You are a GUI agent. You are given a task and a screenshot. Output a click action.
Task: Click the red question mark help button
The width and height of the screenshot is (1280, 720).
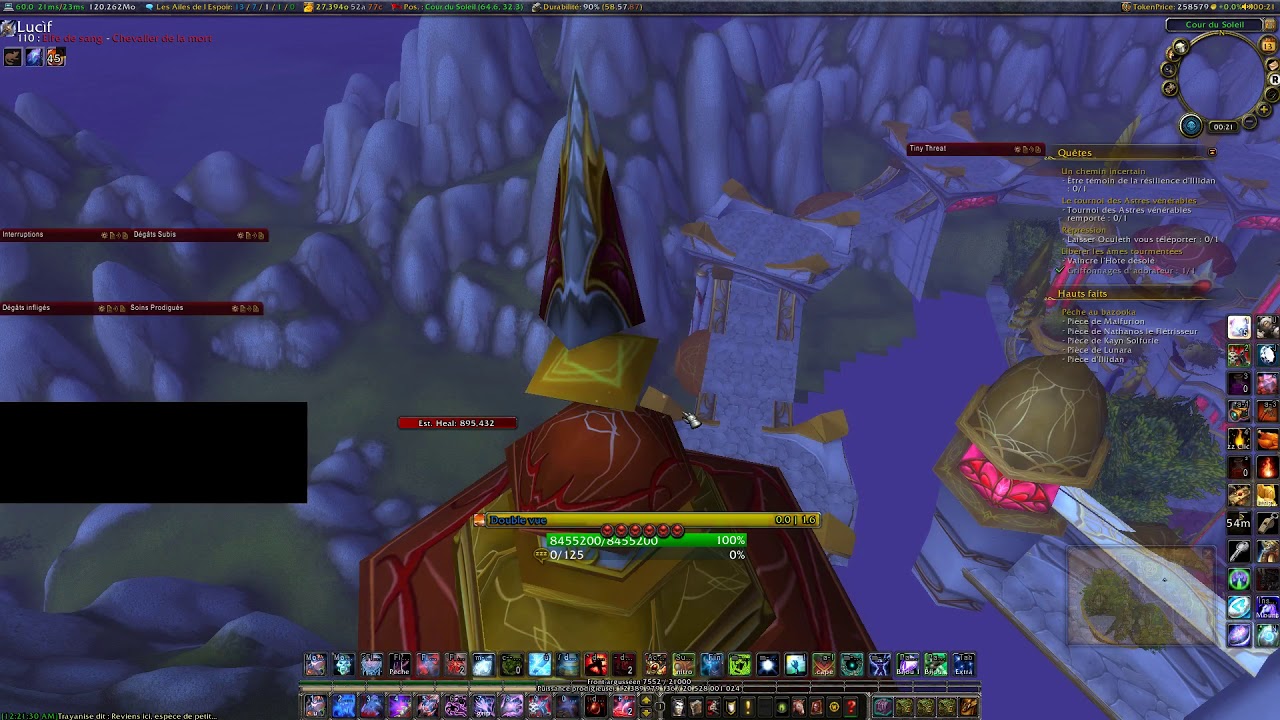coord(851,708)
